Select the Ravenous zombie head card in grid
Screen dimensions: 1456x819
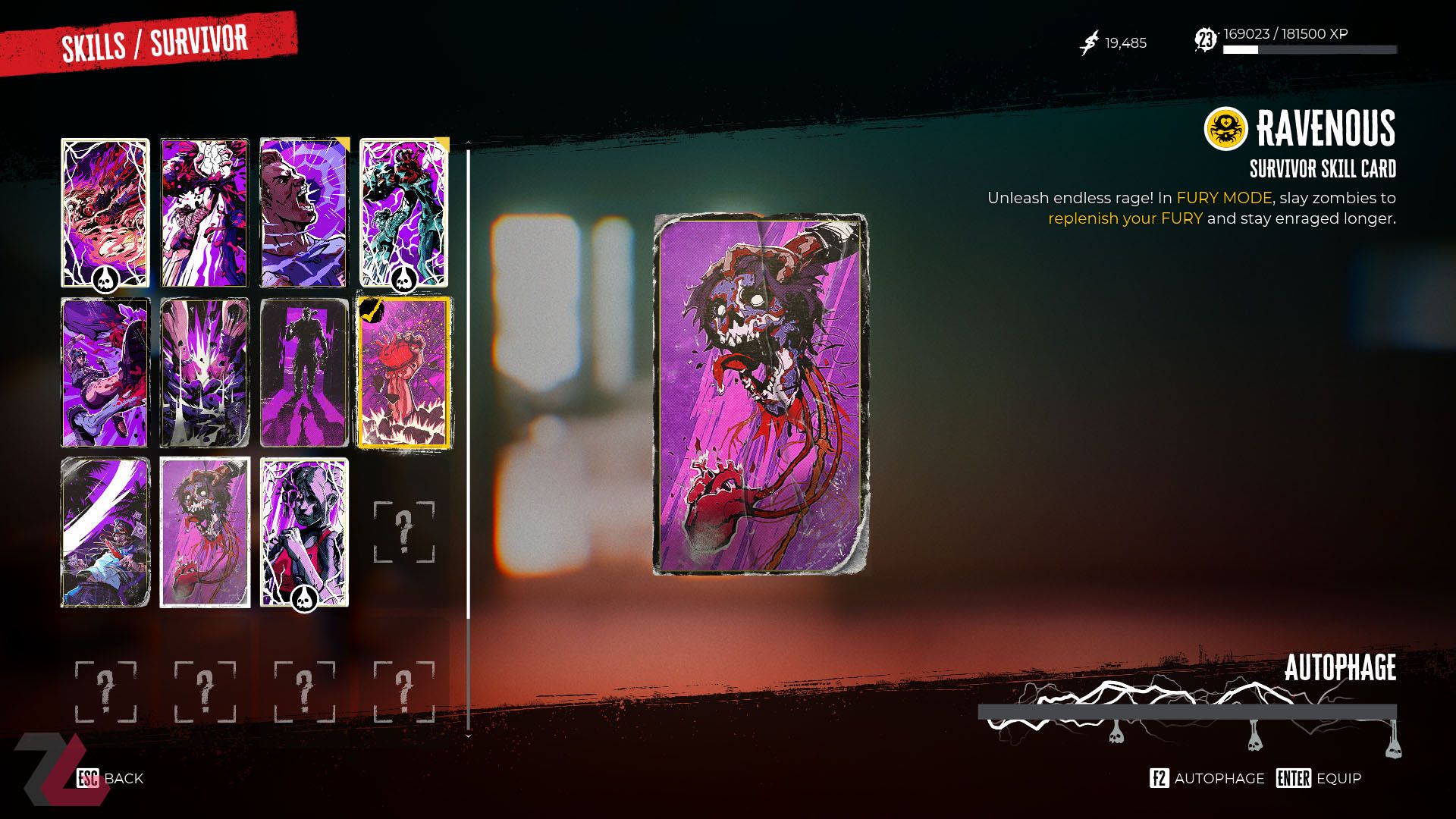pos(205,532)
